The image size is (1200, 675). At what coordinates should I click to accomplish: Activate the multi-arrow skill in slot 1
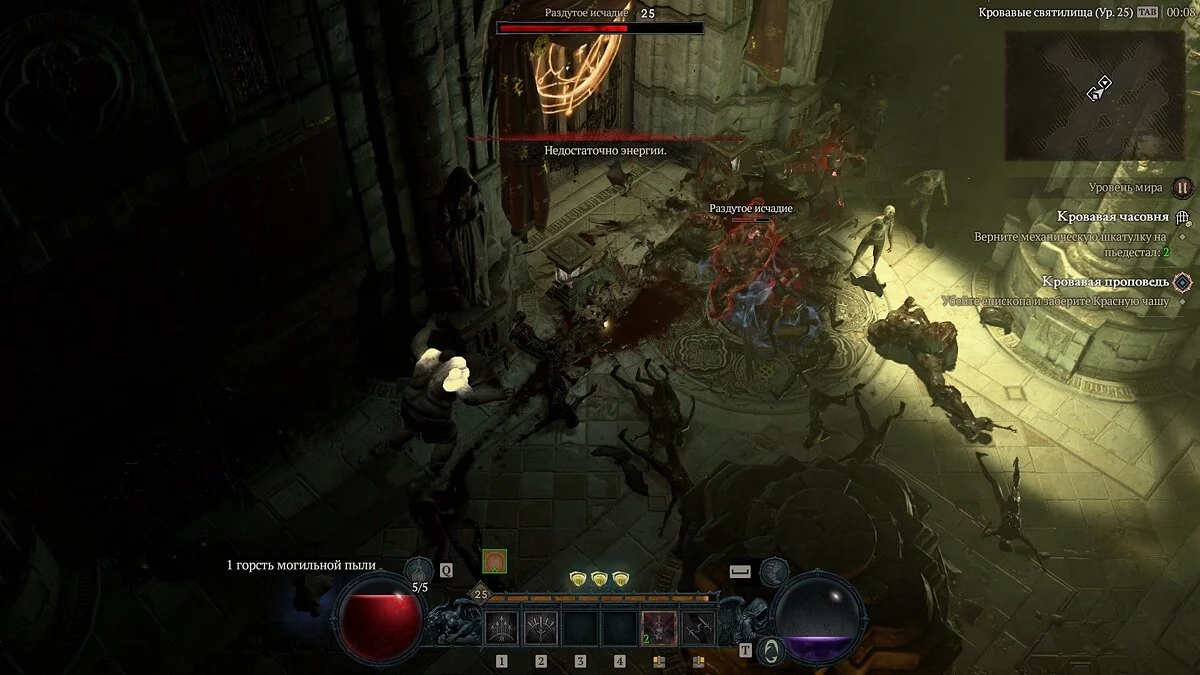[501, 627]
